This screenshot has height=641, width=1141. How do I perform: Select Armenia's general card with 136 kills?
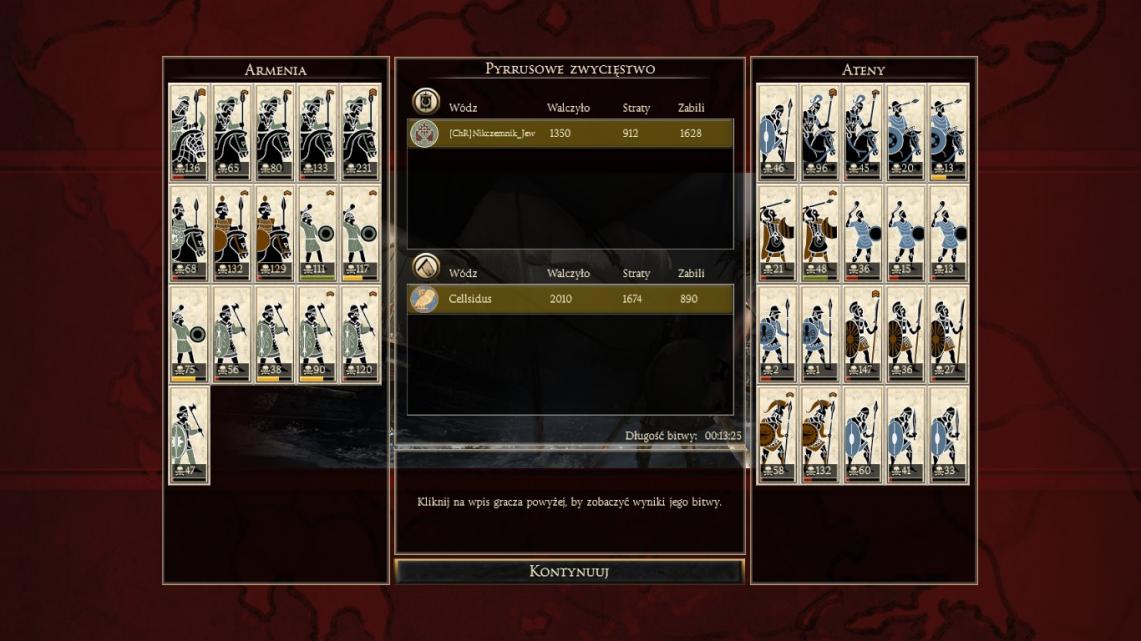click(x=189, y=131)
